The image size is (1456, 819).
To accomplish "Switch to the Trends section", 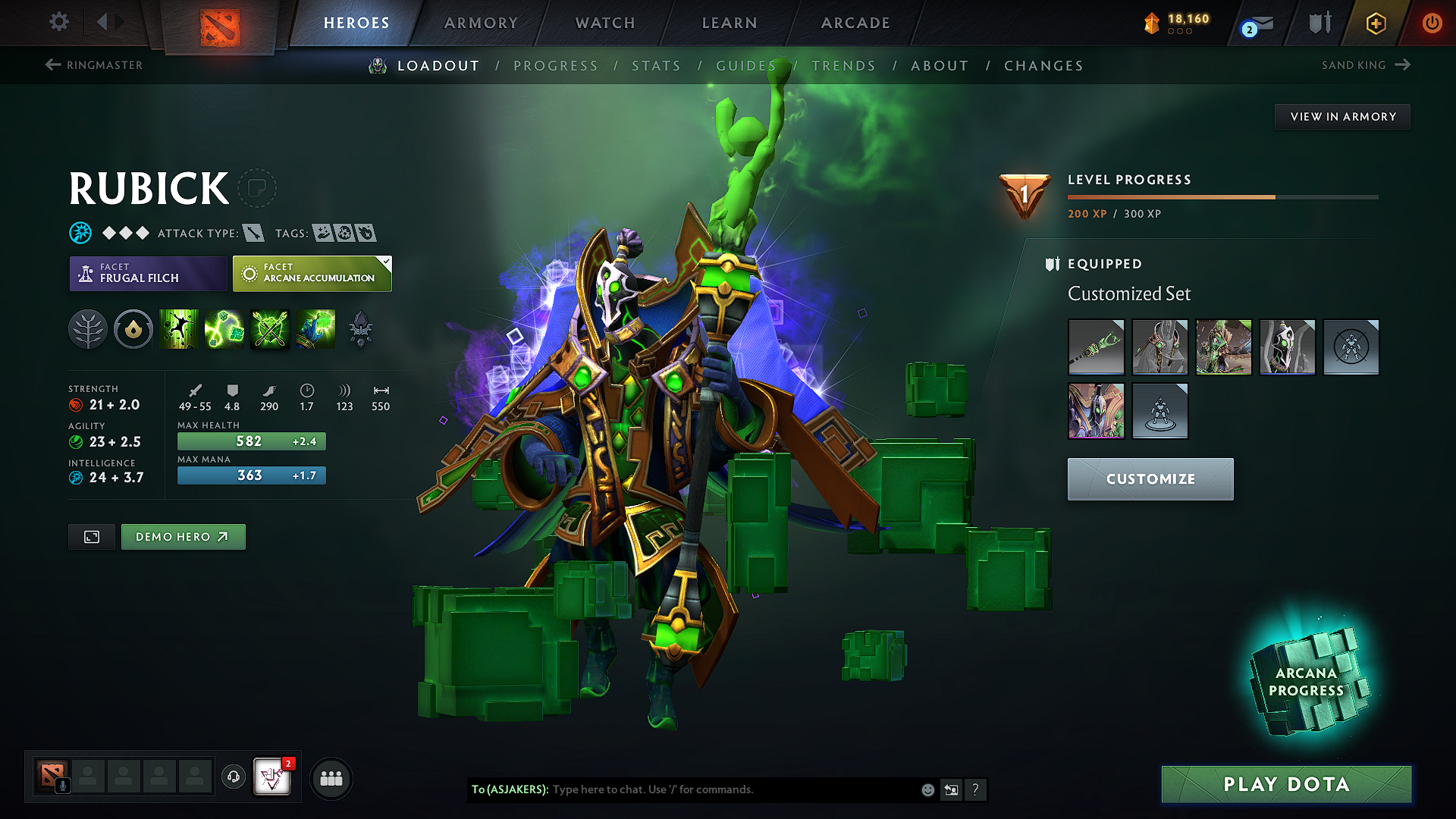I will [843, 66].
